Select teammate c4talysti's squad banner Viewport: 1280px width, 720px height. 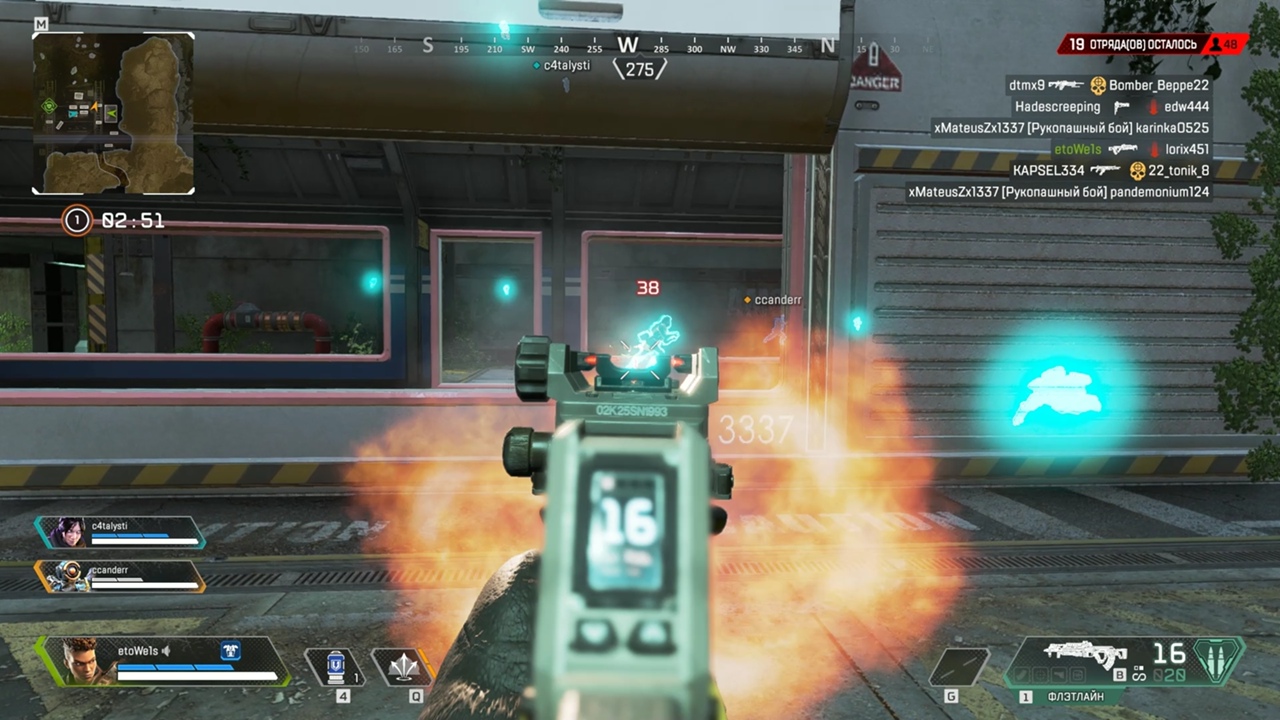coord(120,532)
